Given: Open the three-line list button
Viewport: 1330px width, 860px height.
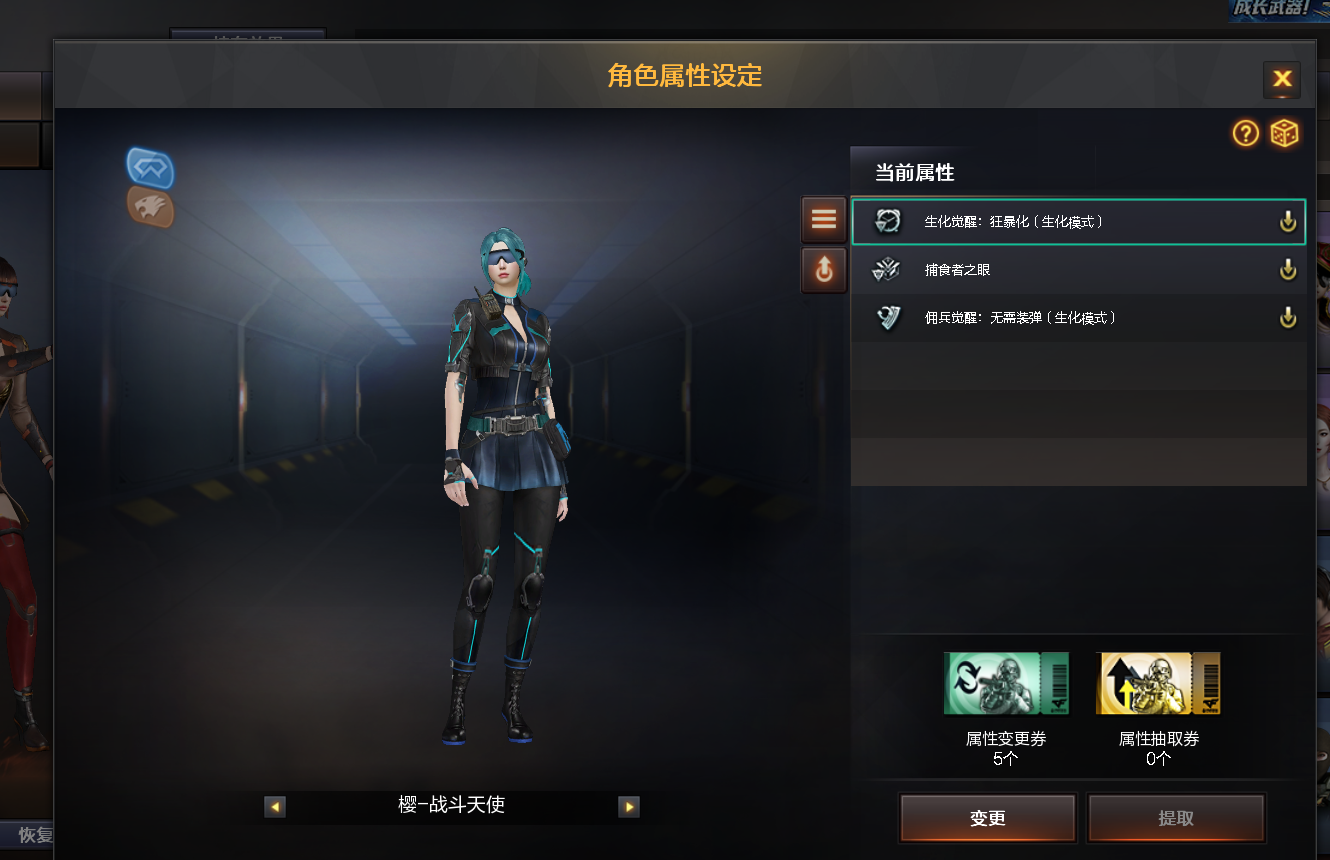Looking at the screenshot, I should (823, 220).
